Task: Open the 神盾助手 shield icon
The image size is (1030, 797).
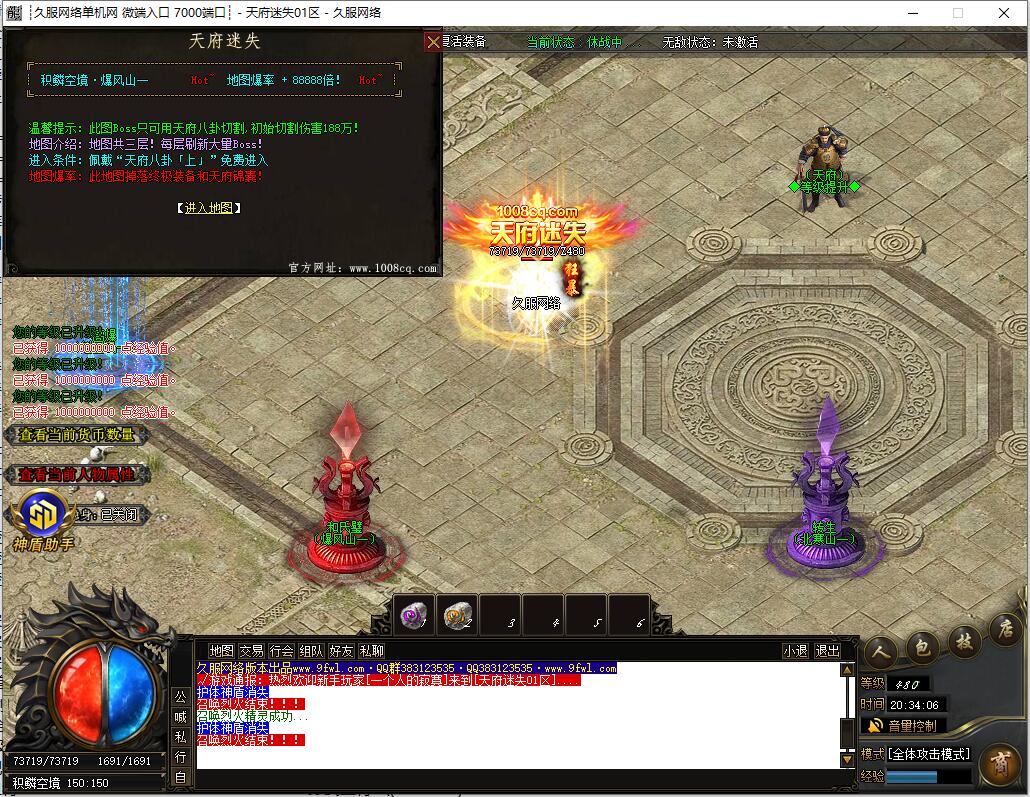Action: (x=42, y=514)
